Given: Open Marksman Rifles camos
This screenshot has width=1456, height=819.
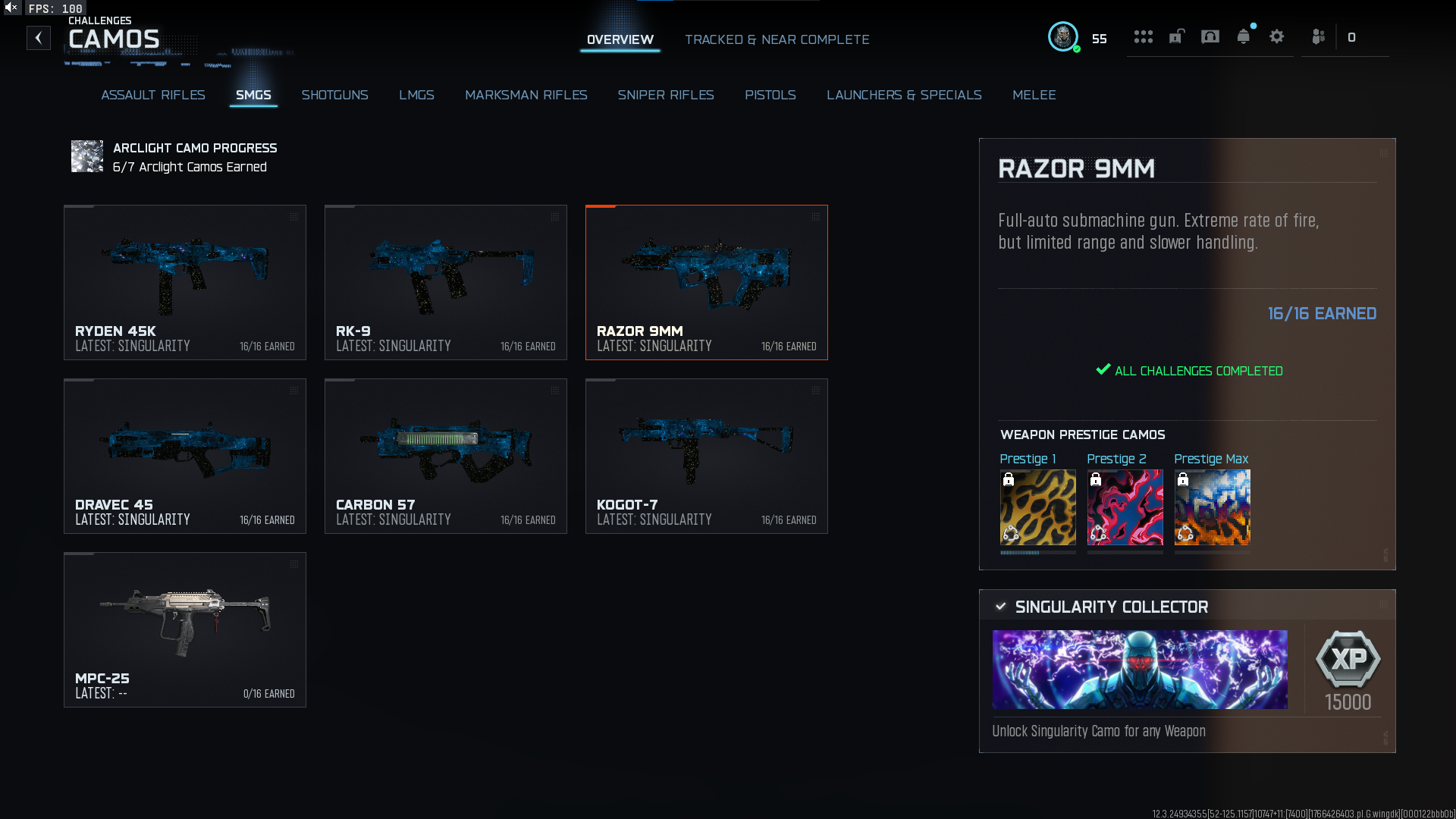Looking at the screenshot, I should tap(526, 95).
